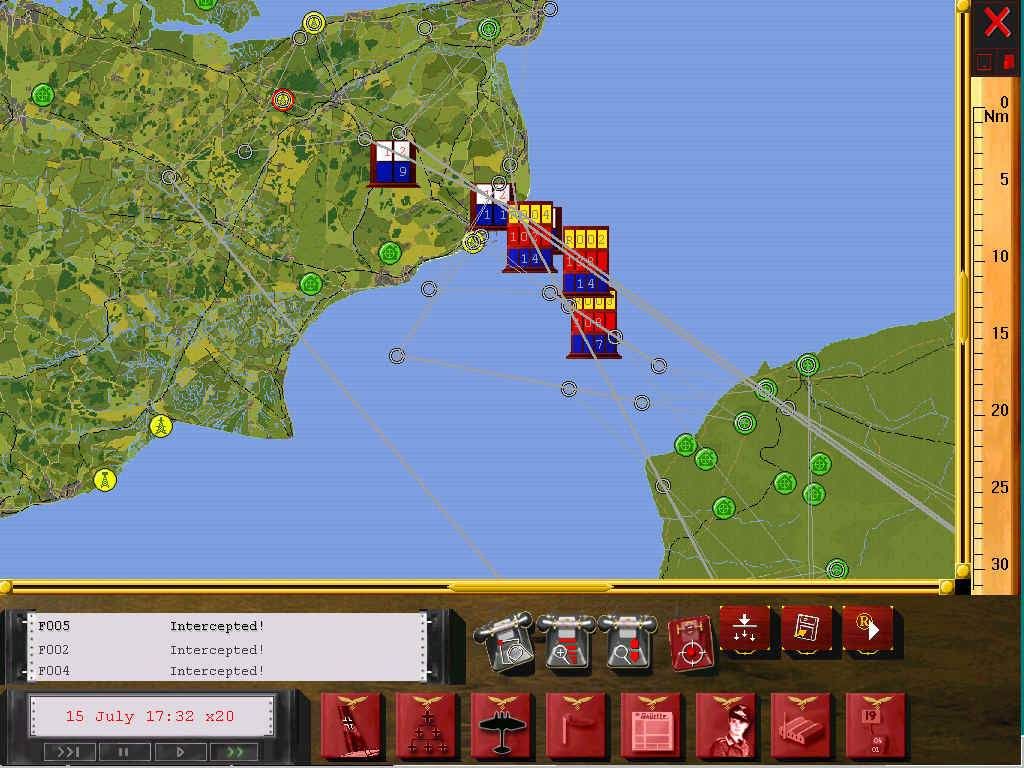Viewport: 1024px width, 768px height.
Task: Open the flag banner panel
Action: (351, 726)
